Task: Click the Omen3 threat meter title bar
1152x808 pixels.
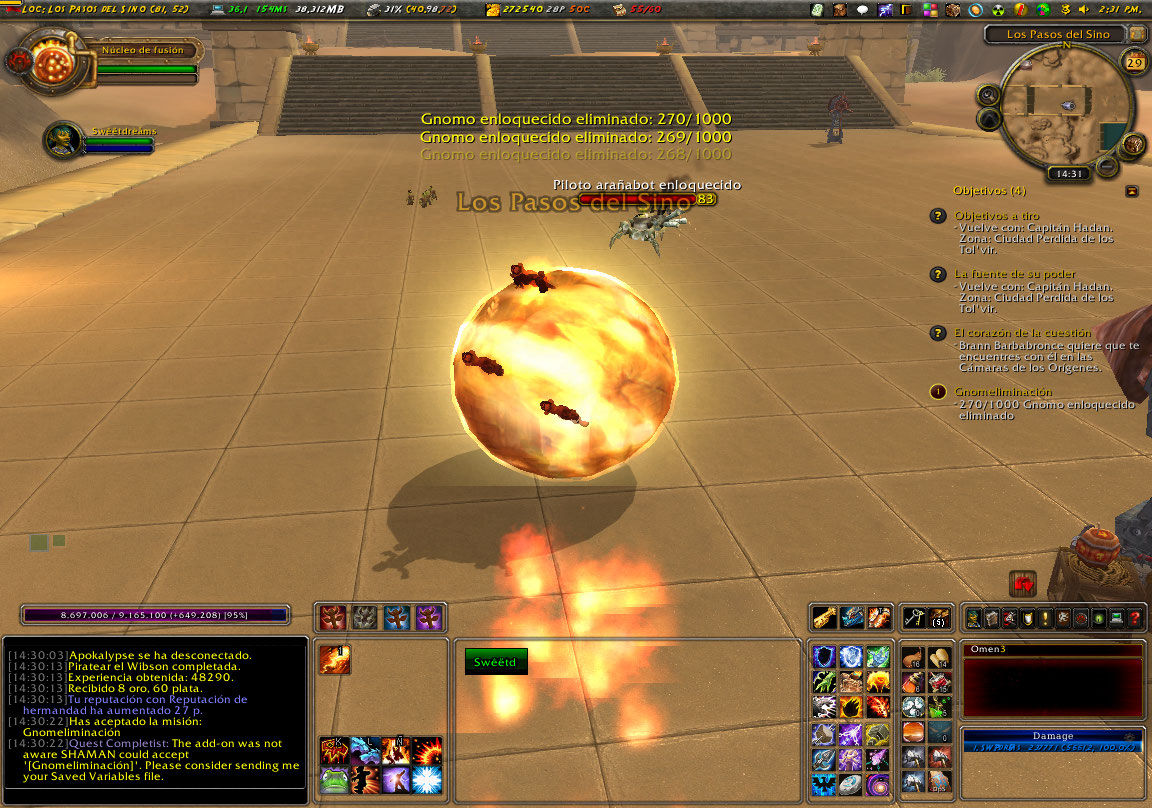Action: tap(1052, 650)
